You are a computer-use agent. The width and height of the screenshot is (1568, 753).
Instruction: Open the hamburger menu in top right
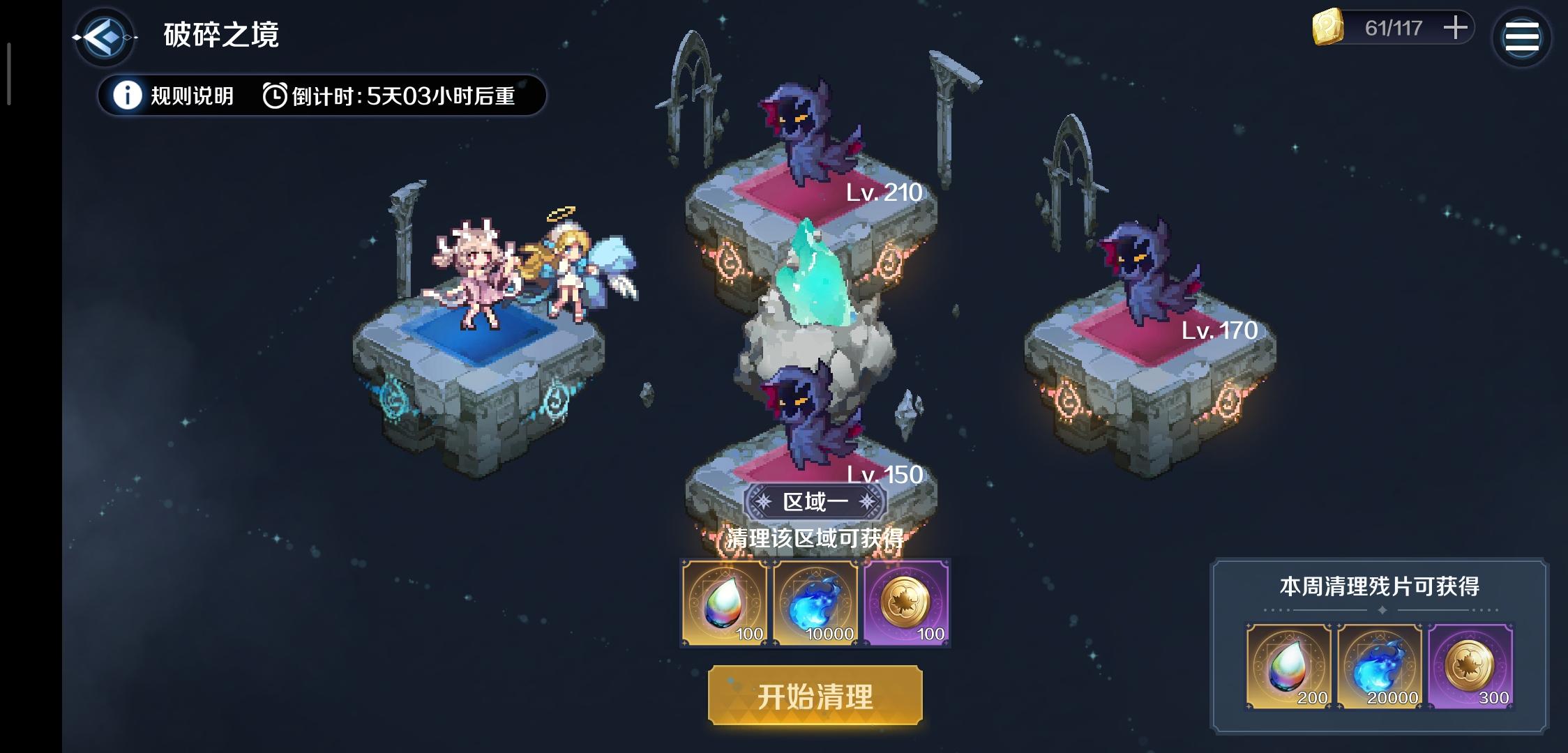(x=1521, y=36)
